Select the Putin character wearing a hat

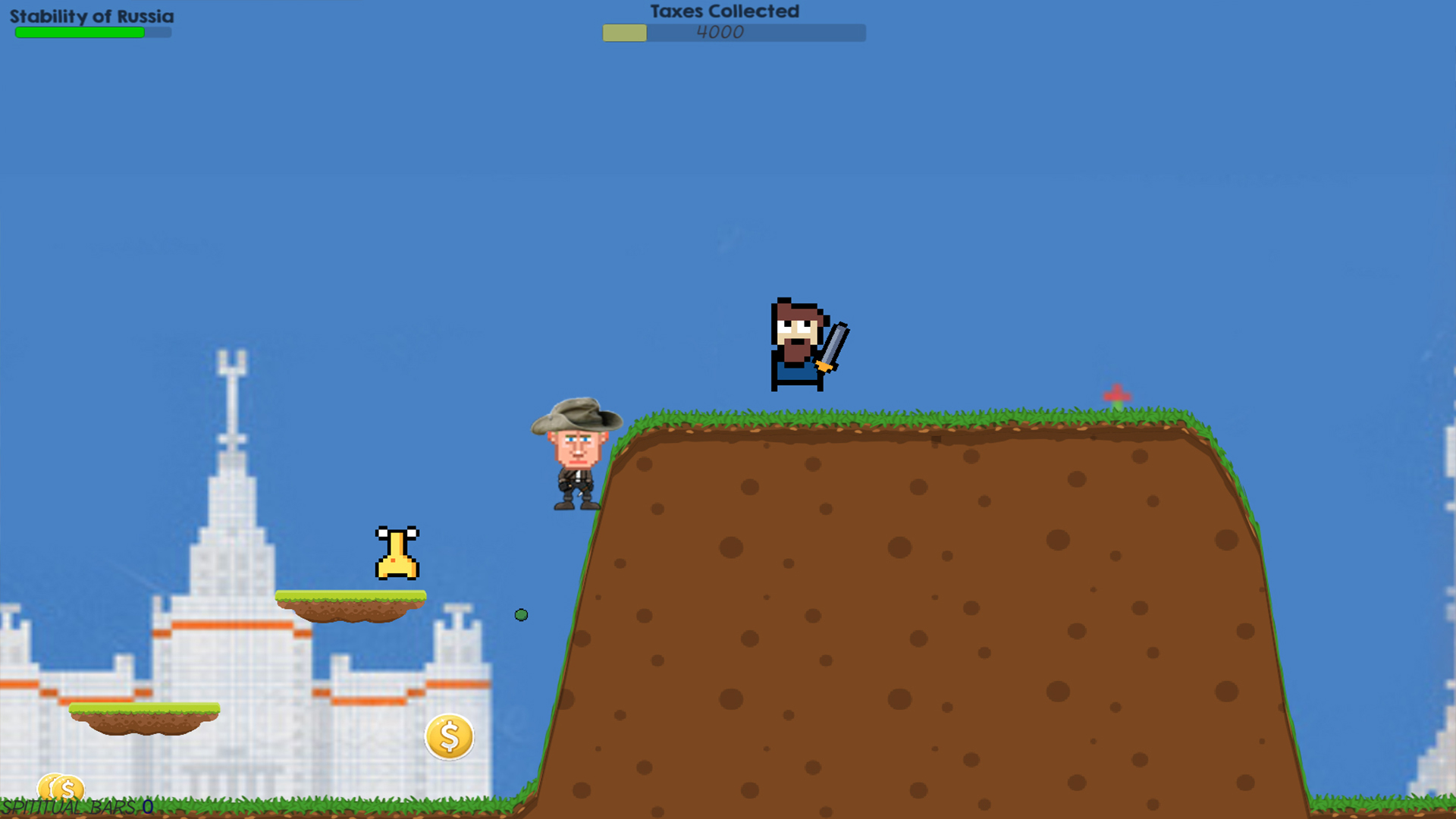(578, 455)
